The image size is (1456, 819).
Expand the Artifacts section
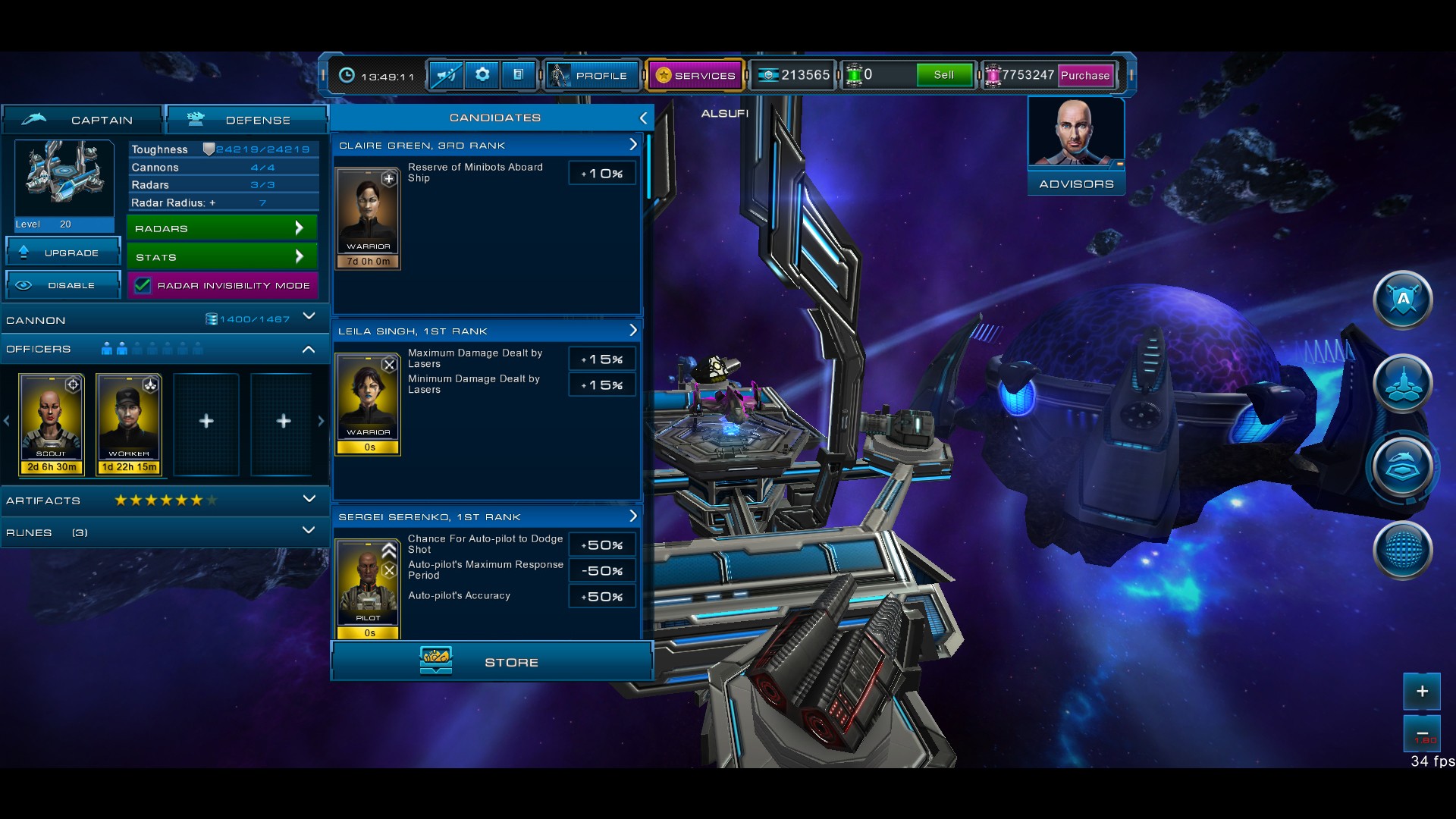click(x=309, y=499)
